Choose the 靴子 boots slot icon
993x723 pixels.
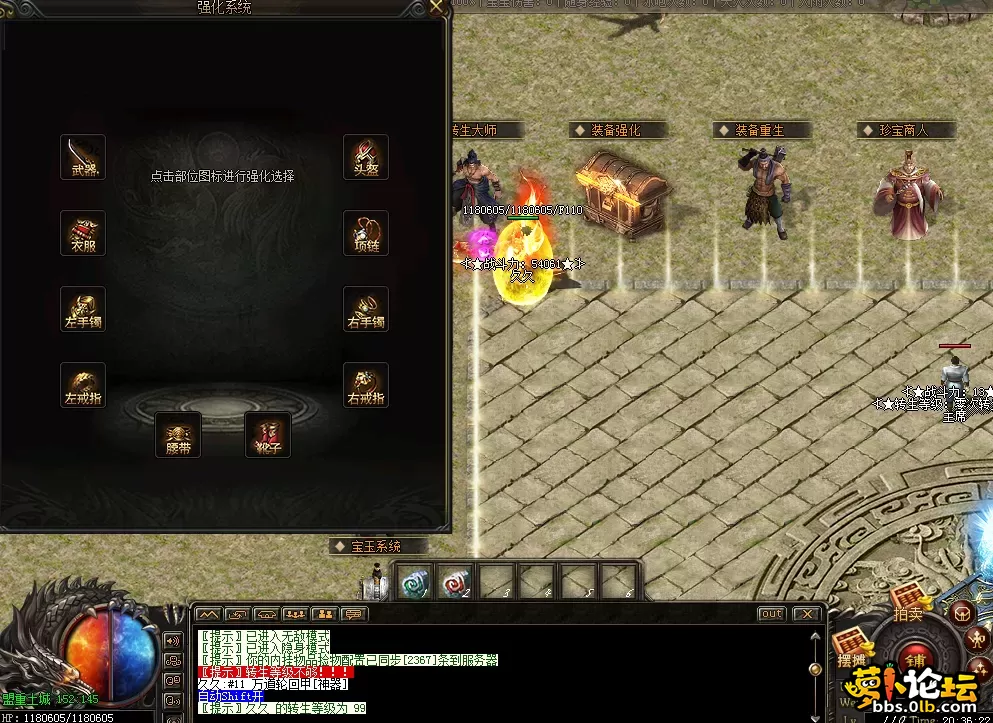tap(268, 434)
